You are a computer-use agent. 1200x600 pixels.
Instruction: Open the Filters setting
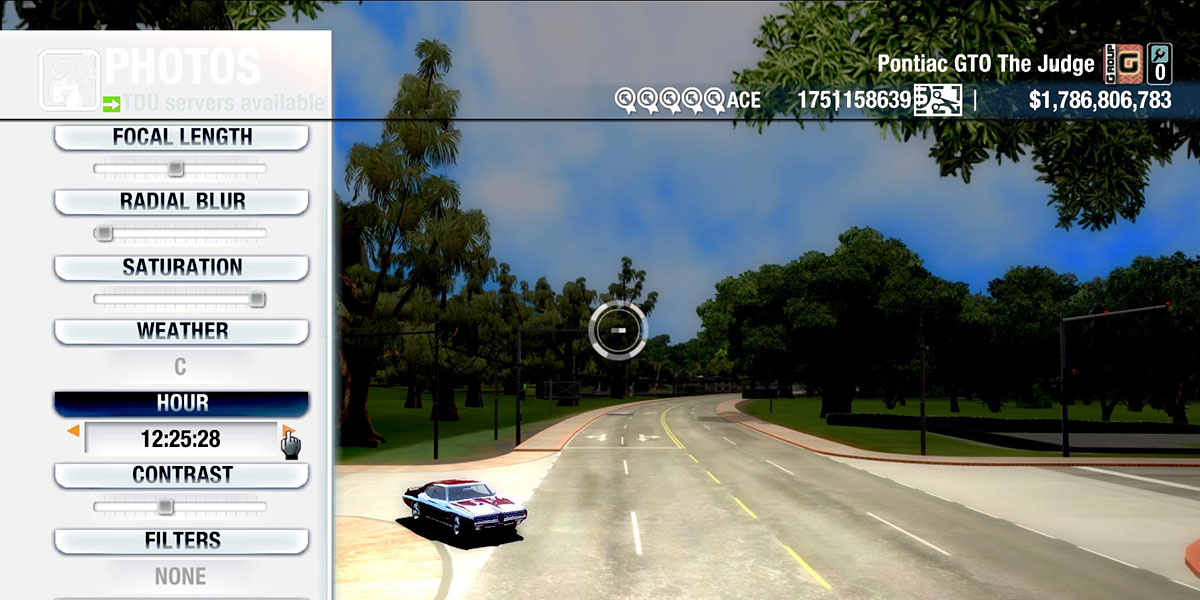[181, 541]
